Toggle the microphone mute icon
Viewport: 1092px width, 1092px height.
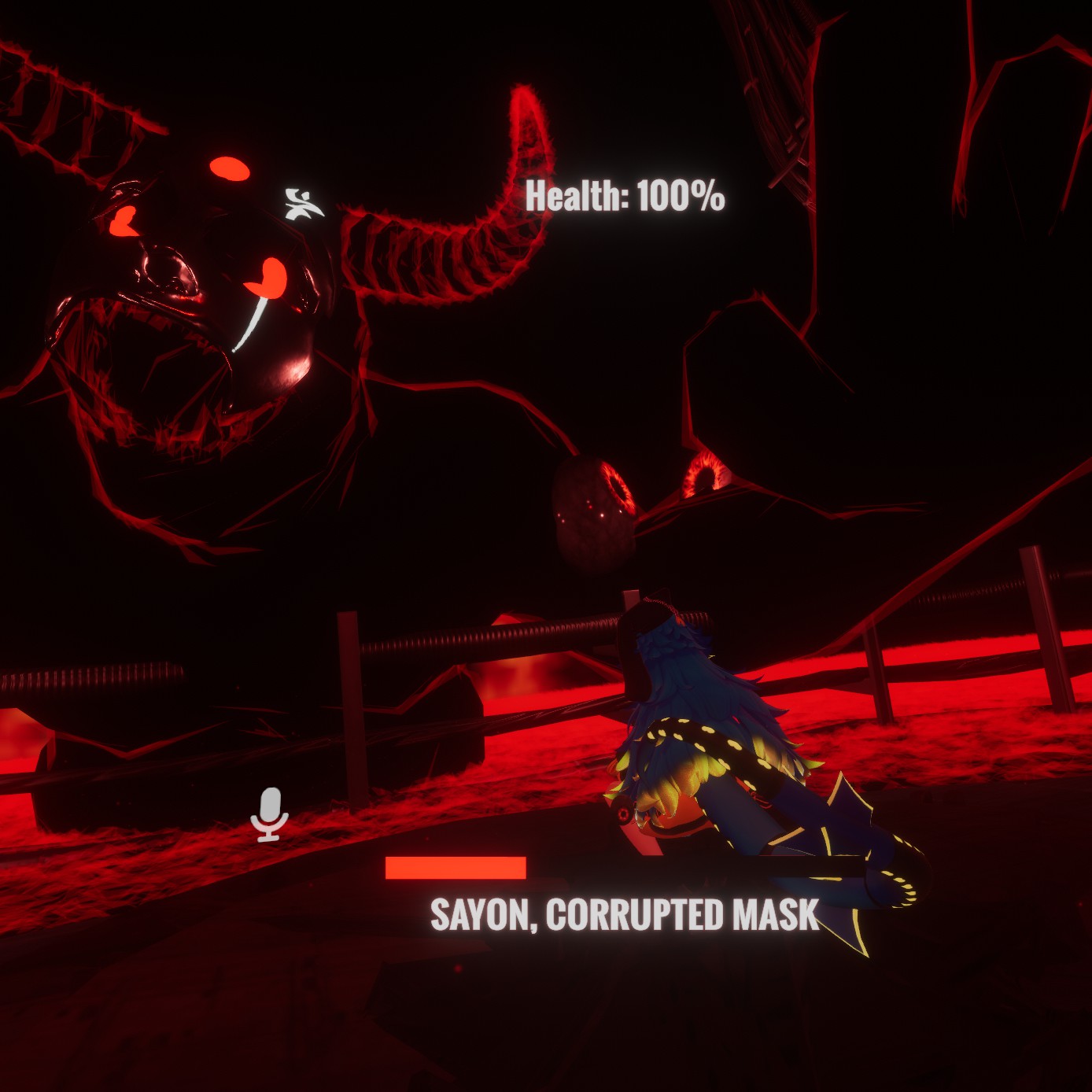pos(269,814)
